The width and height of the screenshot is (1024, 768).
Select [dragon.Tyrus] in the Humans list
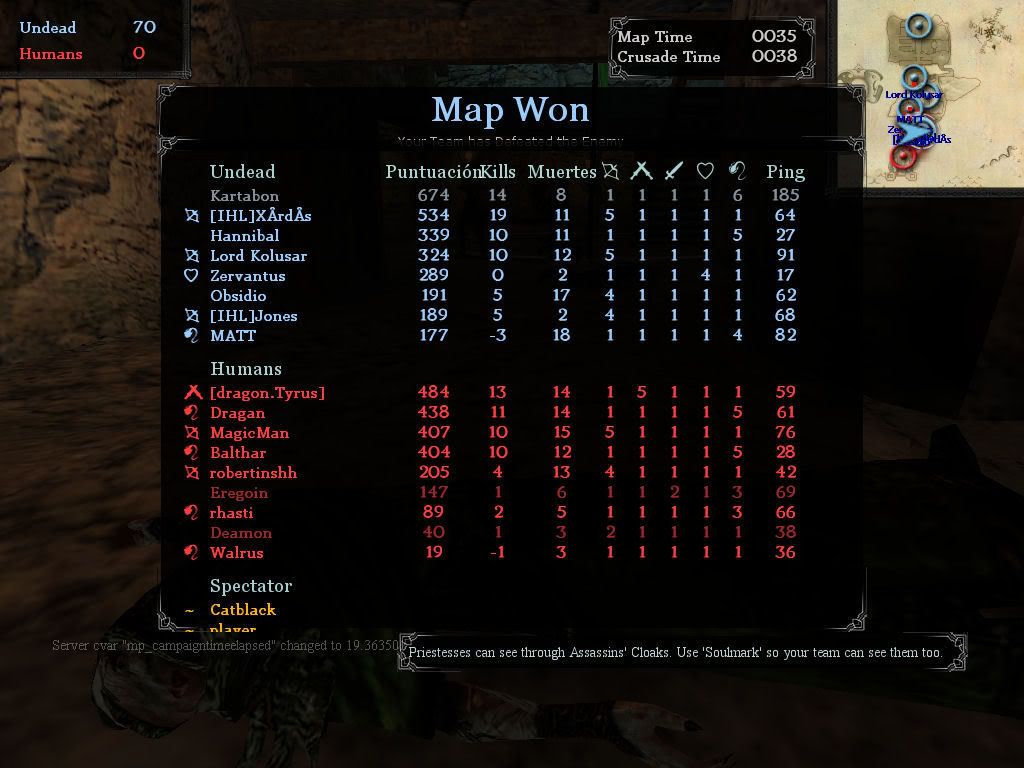pos(267,393)
